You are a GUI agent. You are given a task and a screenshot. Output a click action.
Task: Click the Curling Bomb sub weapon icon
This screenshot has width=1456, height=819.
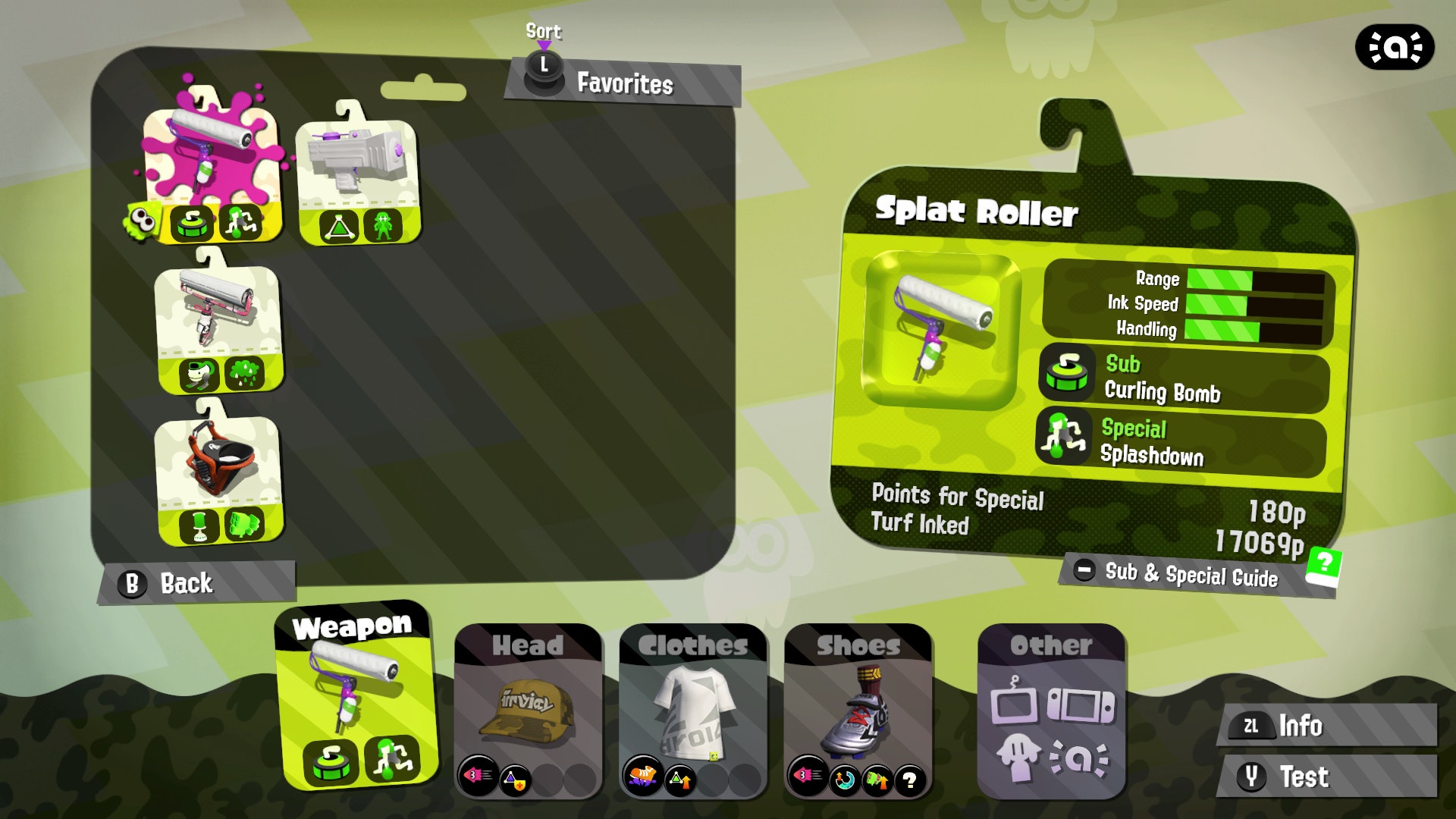pyautogui.click(x=1067, y=375)
